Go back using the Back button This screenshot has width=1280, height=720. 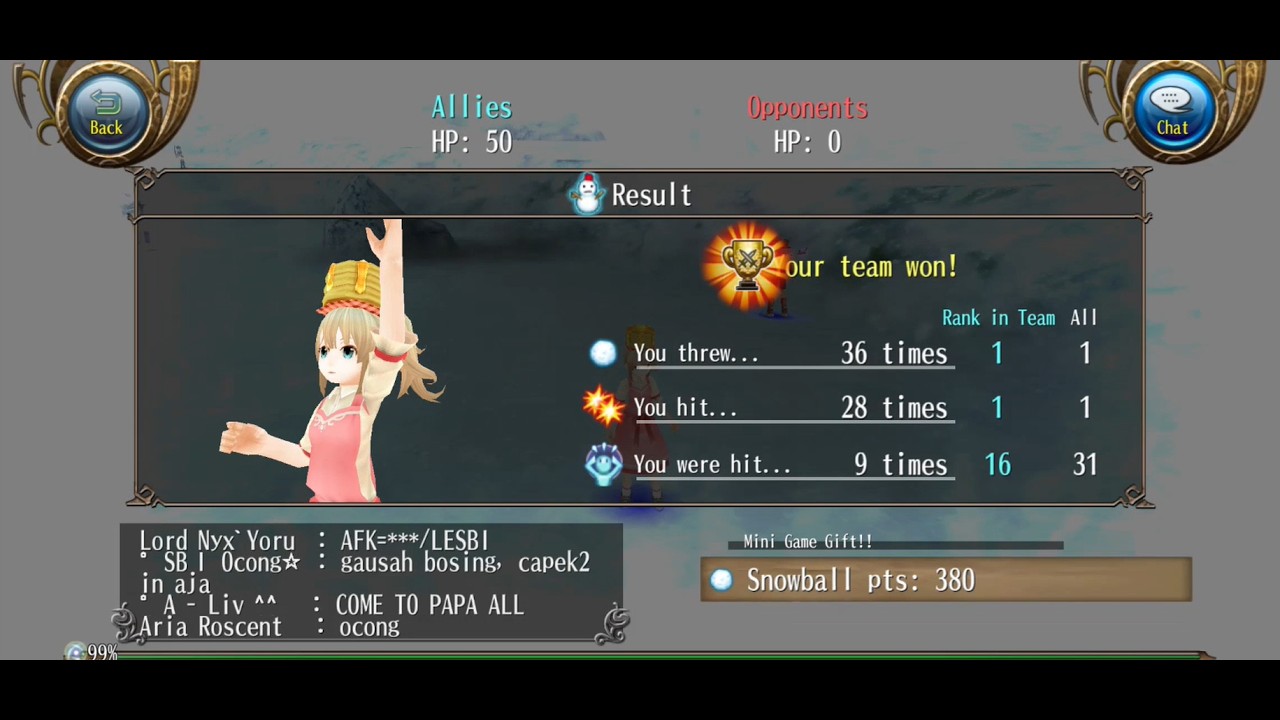click(x=106, y=112)
